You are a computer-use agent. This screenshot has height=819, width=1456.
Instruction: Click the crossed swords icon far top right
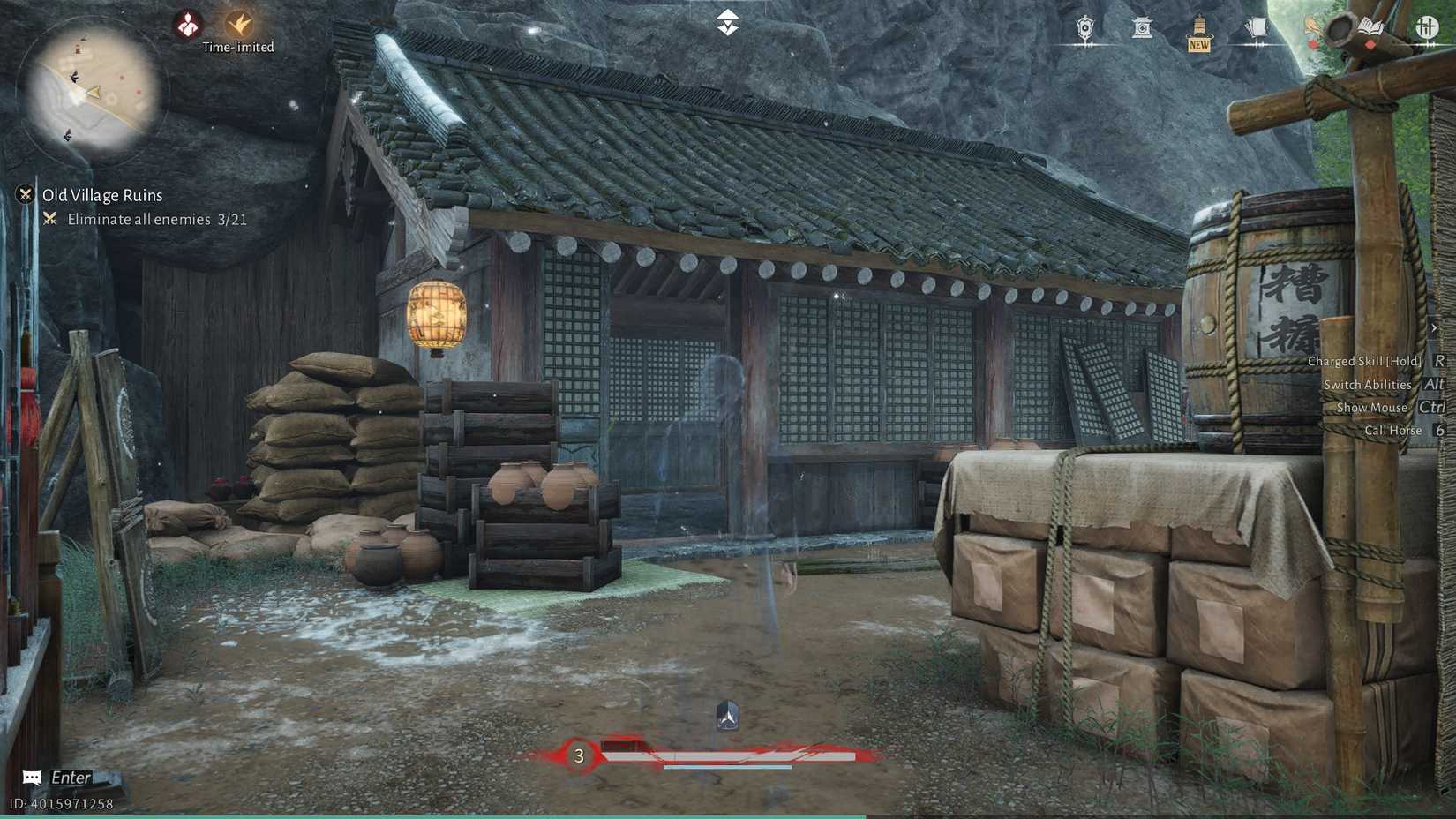1428,26
